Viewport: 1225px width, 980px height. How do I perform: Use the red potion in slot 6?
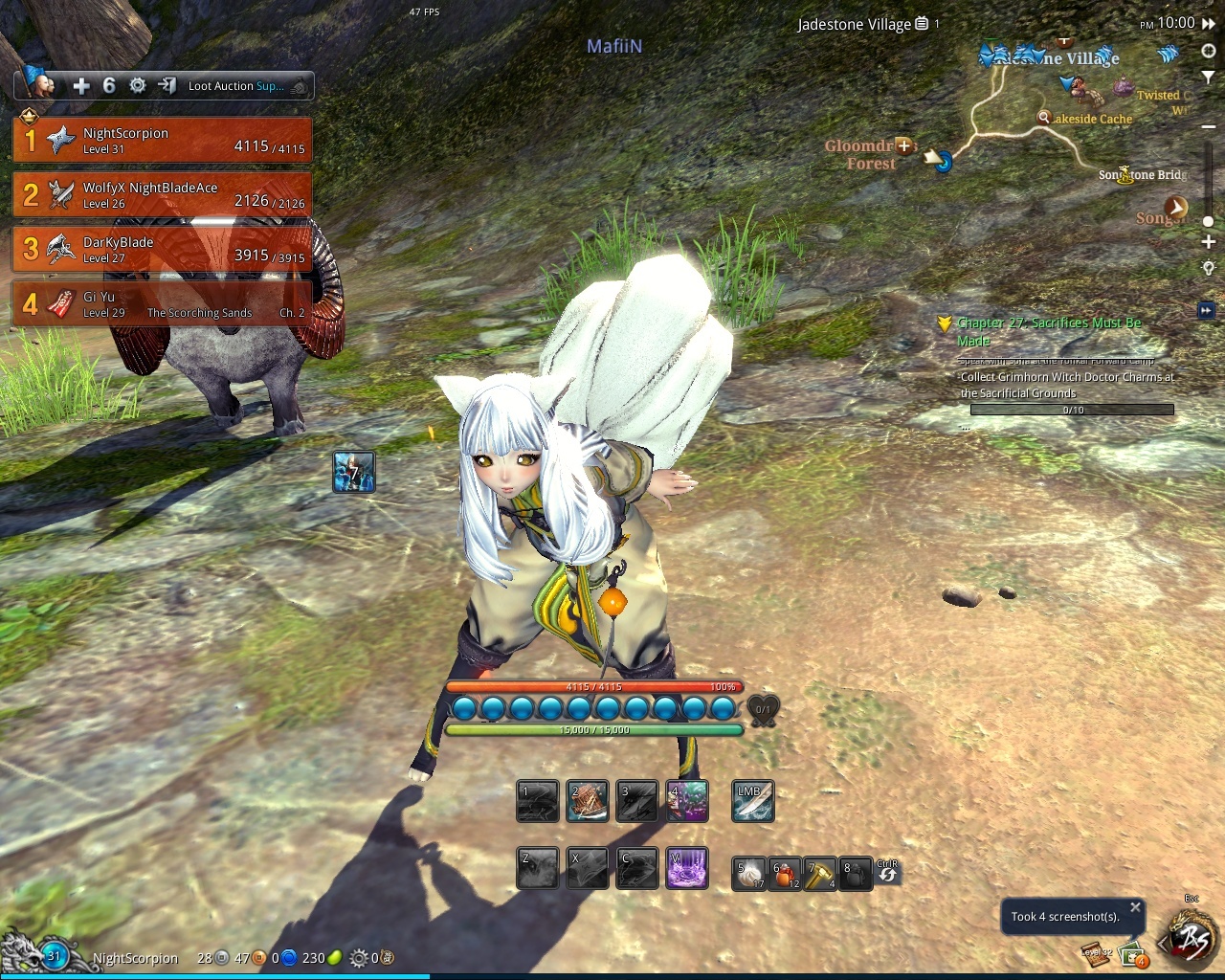pos(786,873)
